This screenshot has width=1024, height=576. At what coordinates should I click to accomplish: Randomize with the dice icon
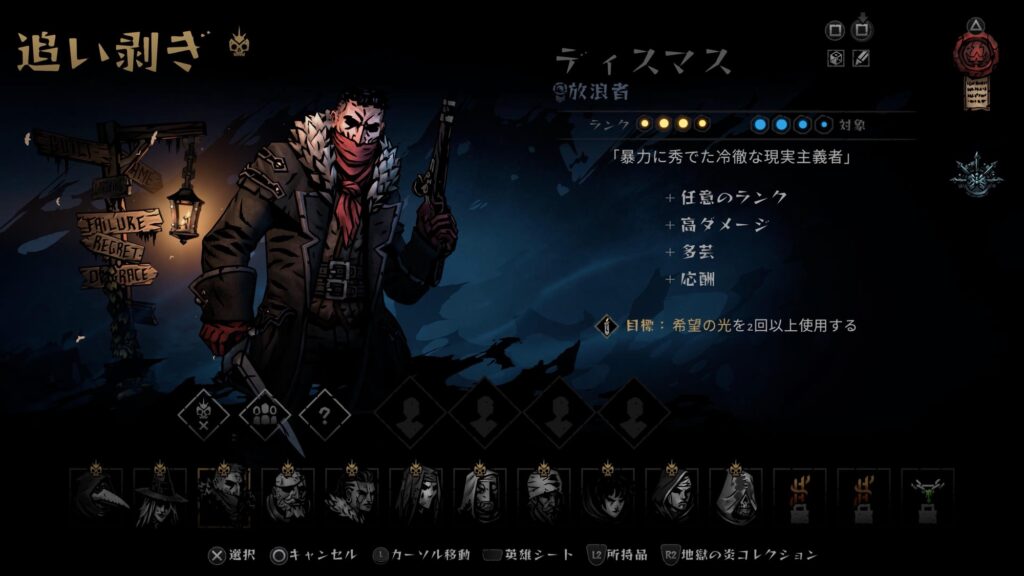[x=836, y=59]
